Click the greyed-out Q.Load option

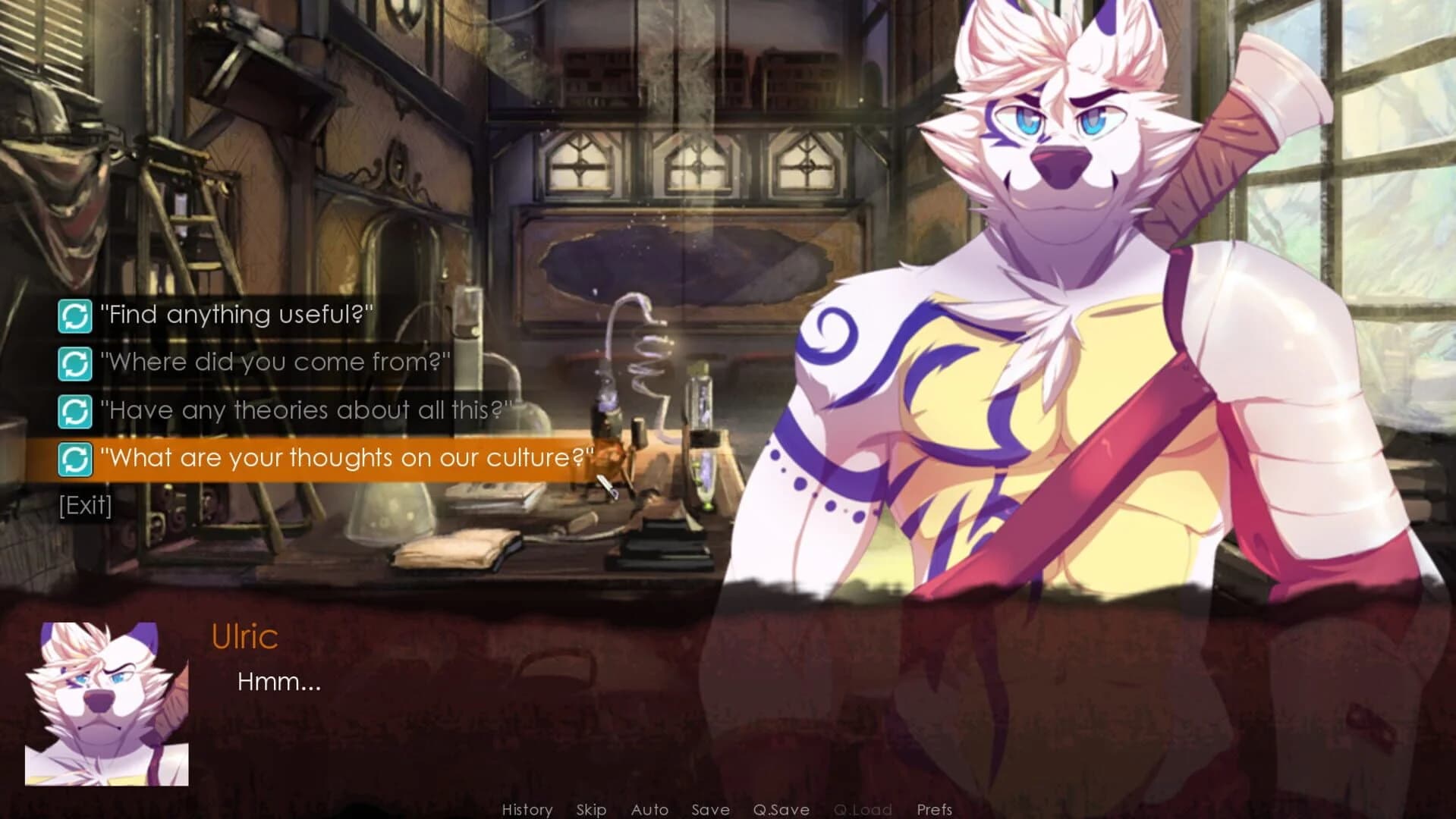pyautogui.click(x=863, y=809)
